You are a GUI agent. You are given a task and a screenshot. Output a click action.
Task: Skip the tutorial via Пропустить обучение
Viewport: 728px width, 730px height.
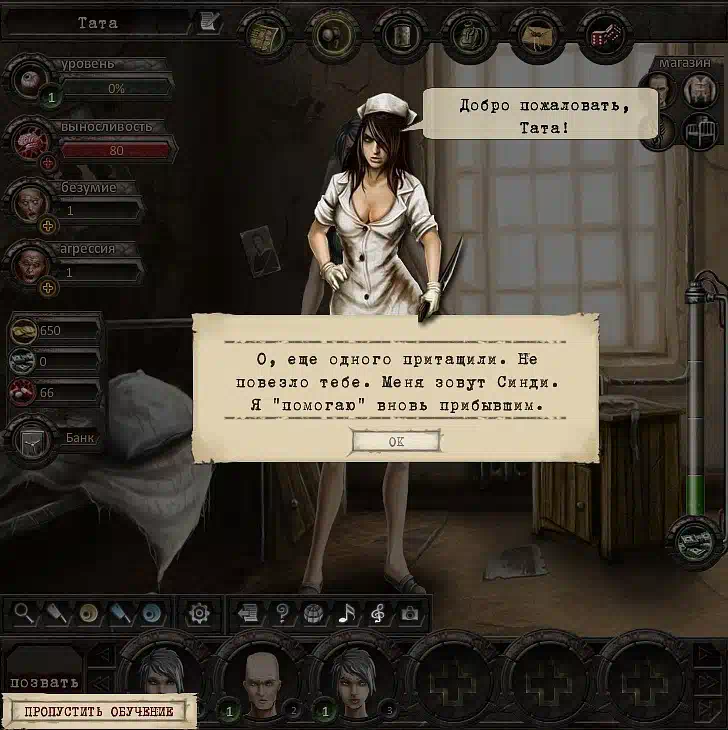(x=98, y=712)
